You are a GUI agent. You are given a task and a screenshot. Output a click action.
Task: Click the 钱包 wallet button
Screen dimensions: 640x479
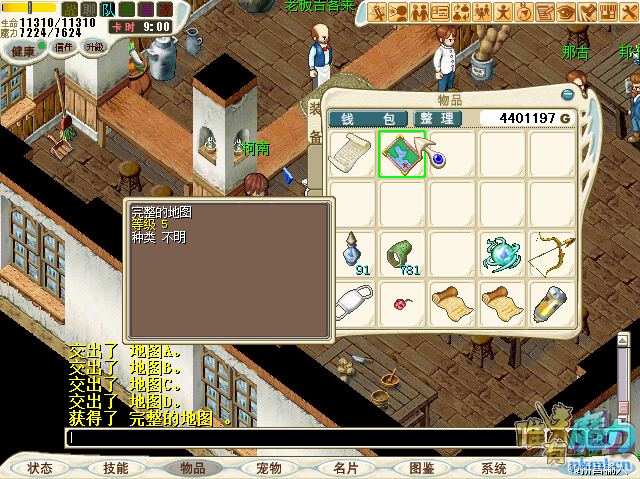[x=367, y=118]
